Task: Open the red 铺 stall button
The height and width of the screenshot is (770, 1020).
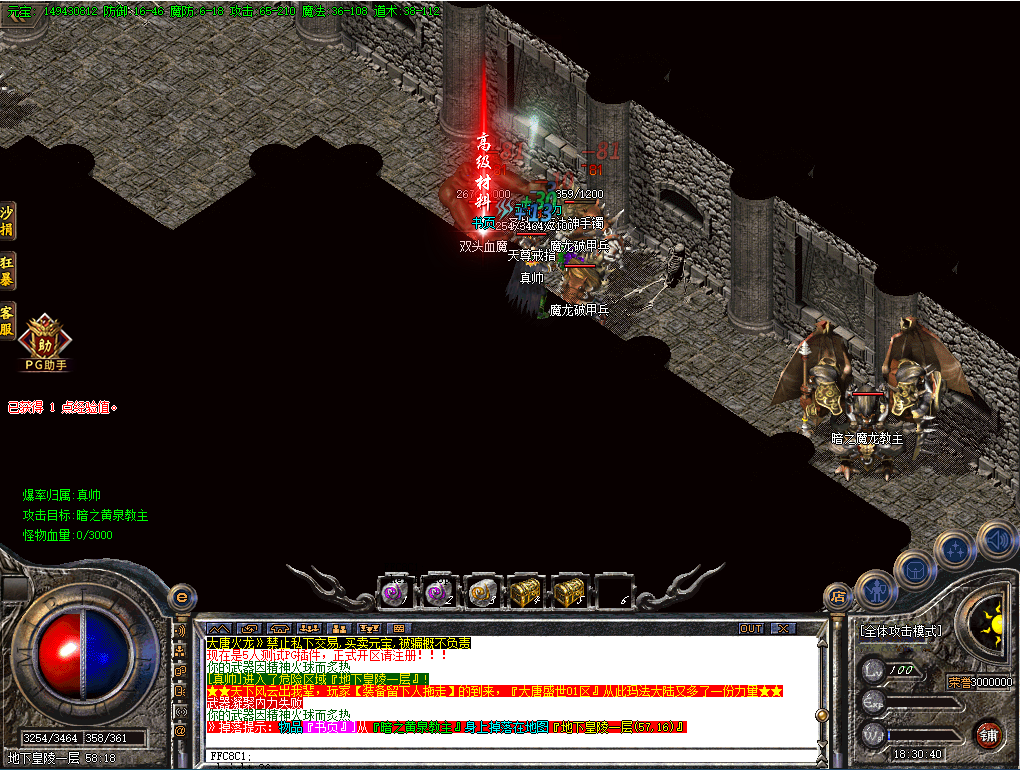Action: coord(988,734)
